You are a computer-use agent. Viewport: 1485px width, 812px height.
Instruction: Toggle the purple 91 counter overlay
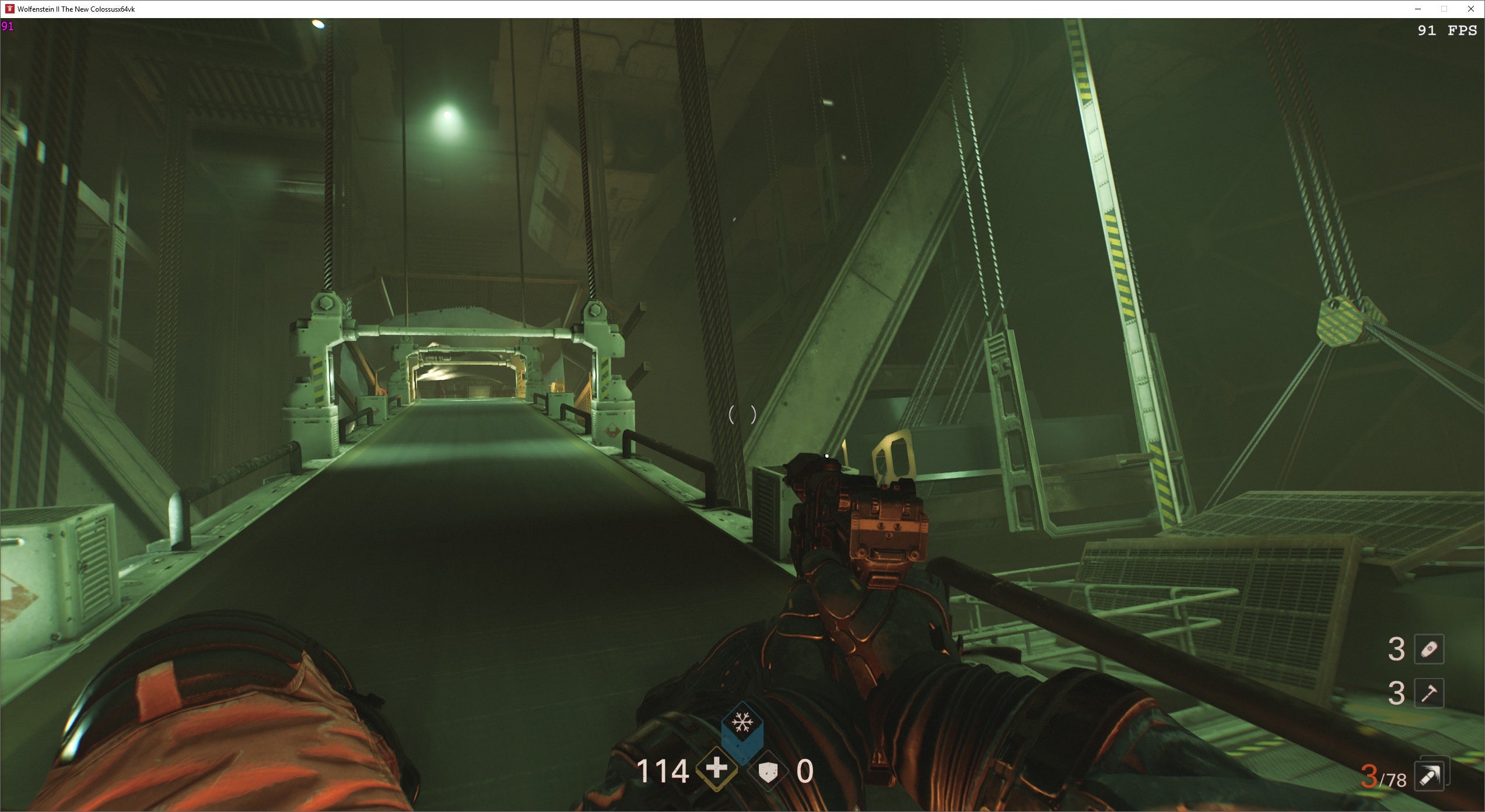pos(7,26)
